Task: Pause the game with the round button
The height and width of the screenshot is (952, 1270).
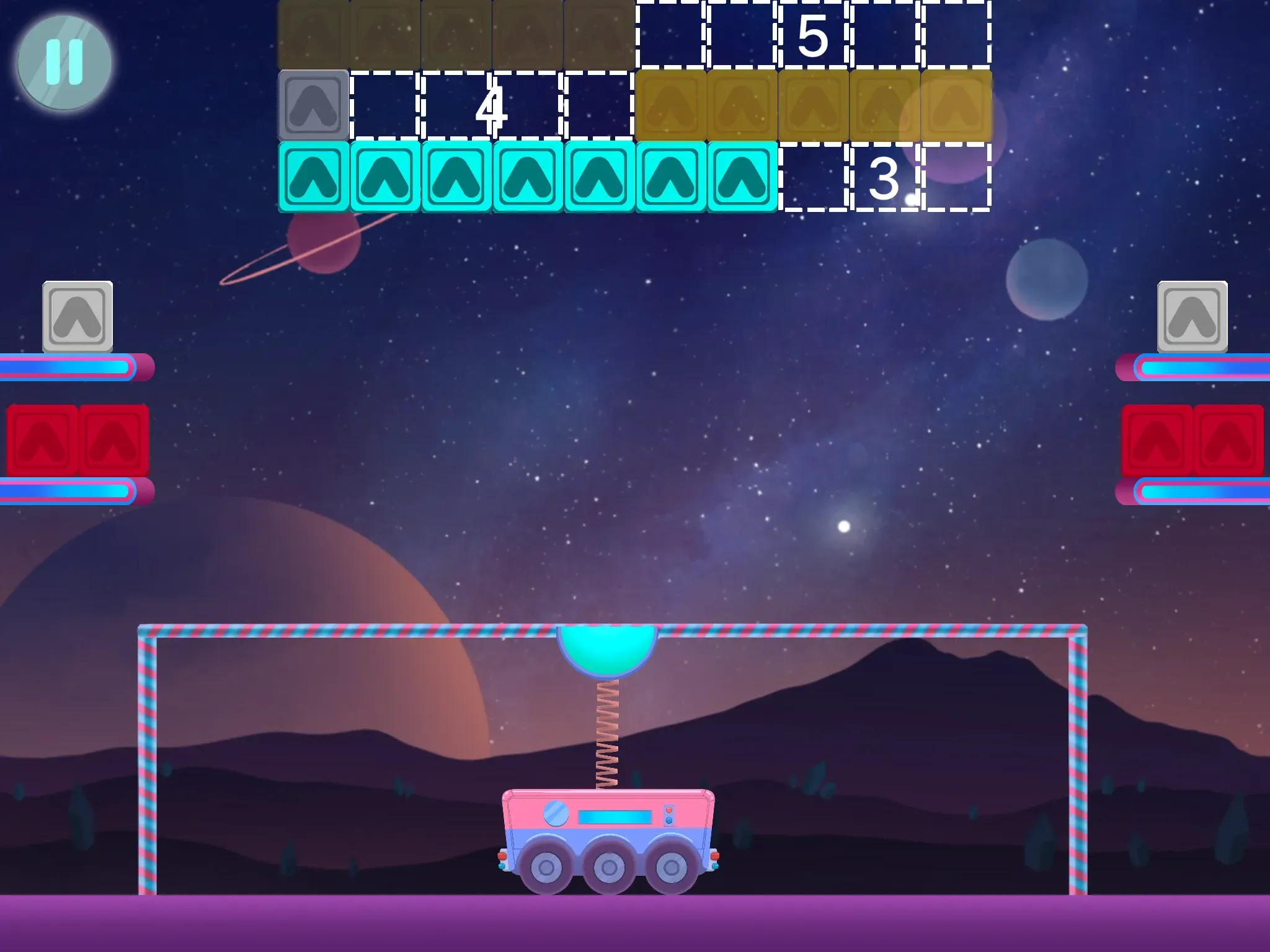Action: pyautogui.click(x=64, y=63)
